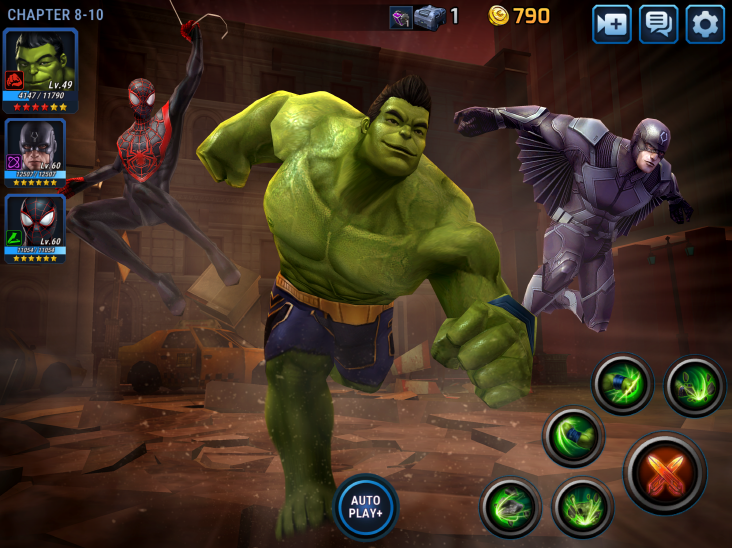Screen dimensions: 732x548
Task: Open the chat speech-bubble button
Action: click(659, 24)
